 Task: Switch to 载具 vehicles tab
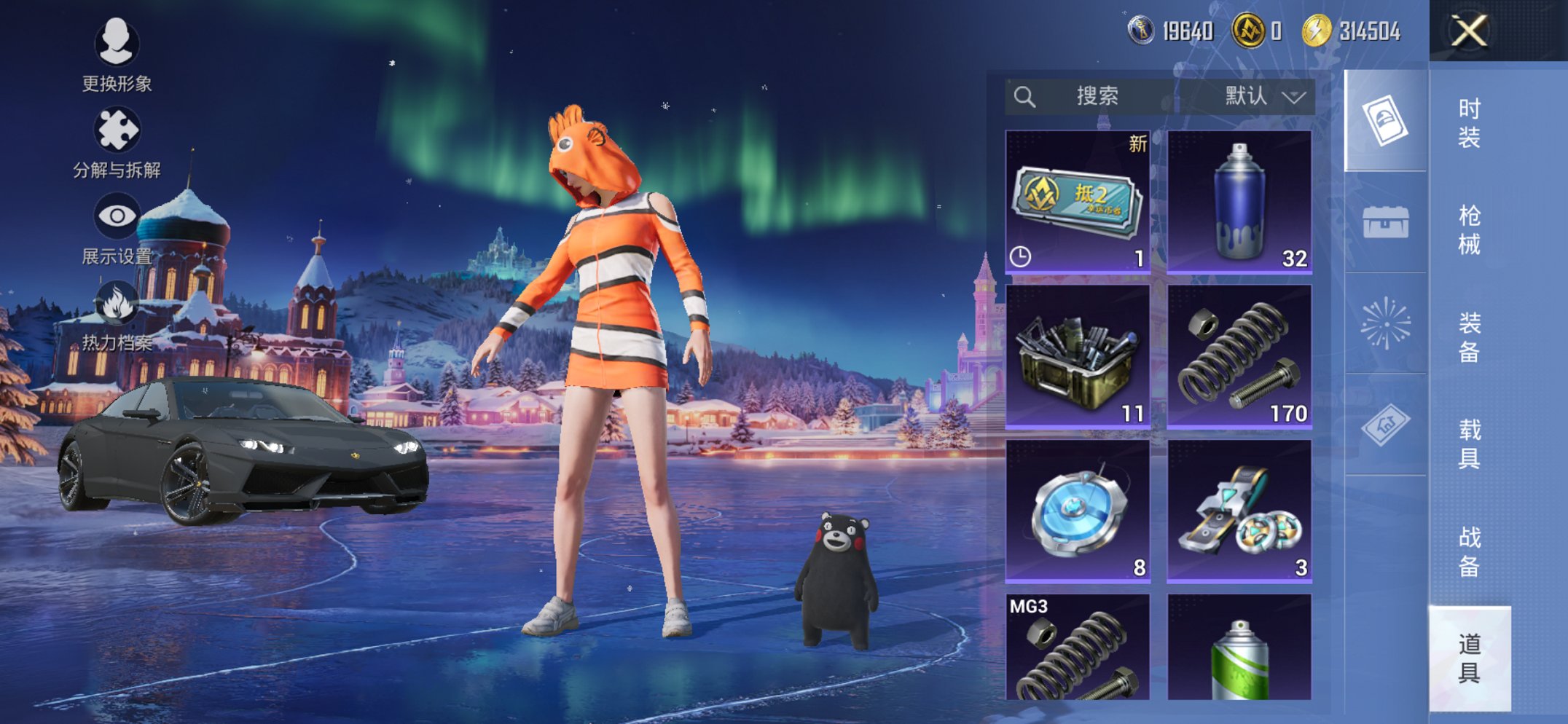point(1469,444)
